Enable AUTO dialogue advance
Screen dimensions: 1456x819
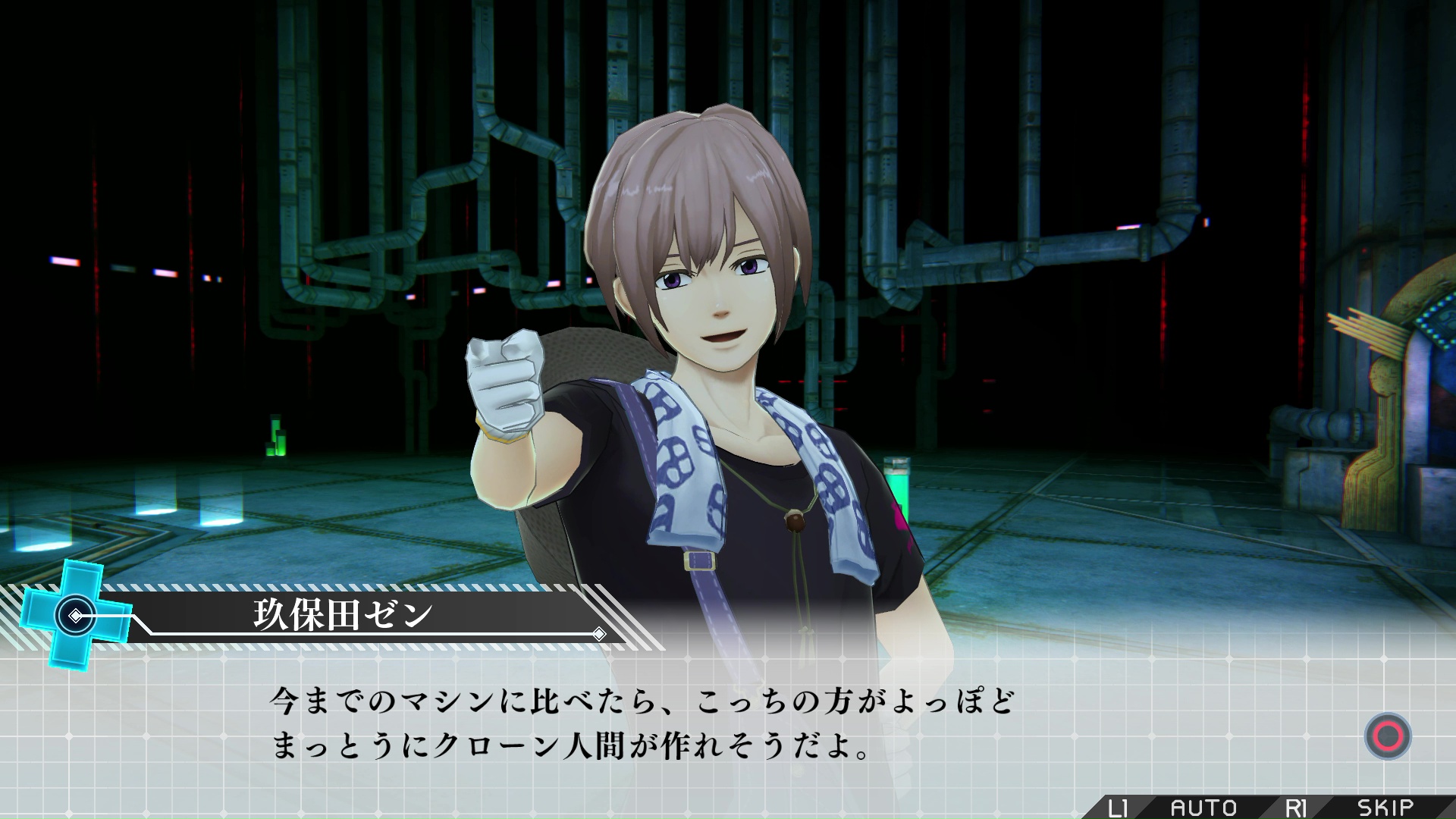tap(1203, 807)
